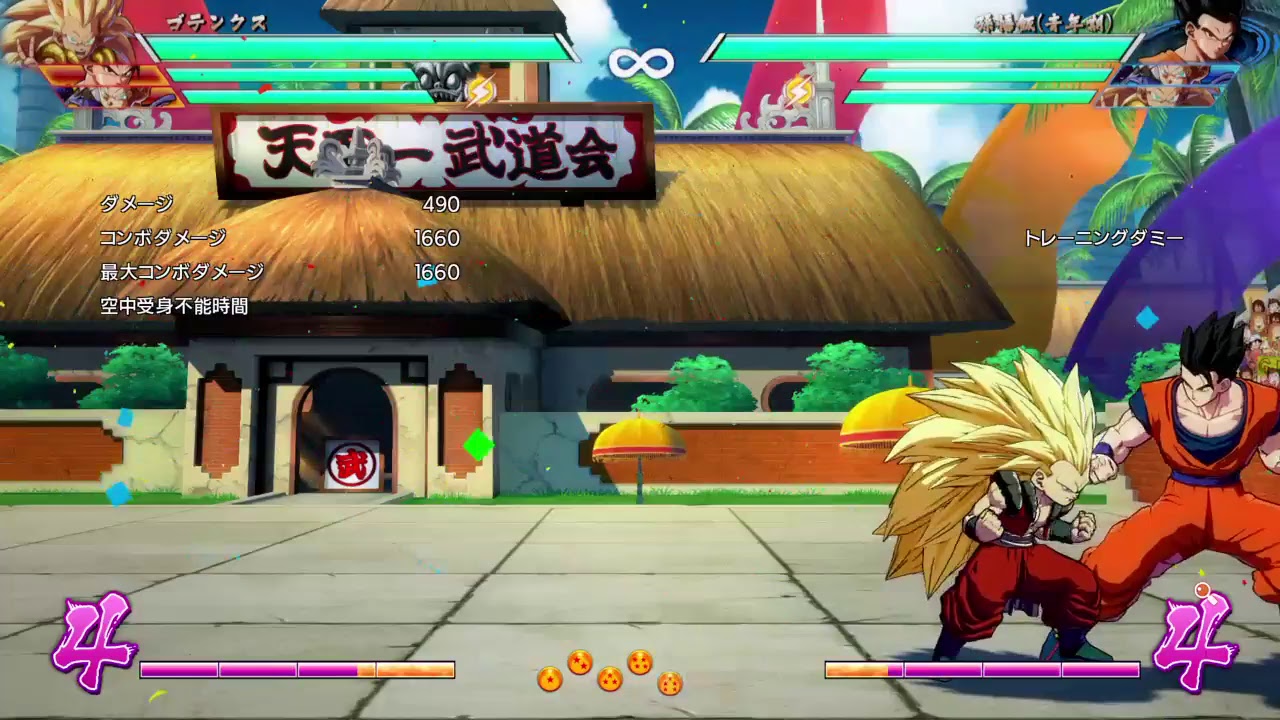1280x720 pixels.
Task: Select the opponent's Z-assist lightning icon
Action: pos(798,90)
